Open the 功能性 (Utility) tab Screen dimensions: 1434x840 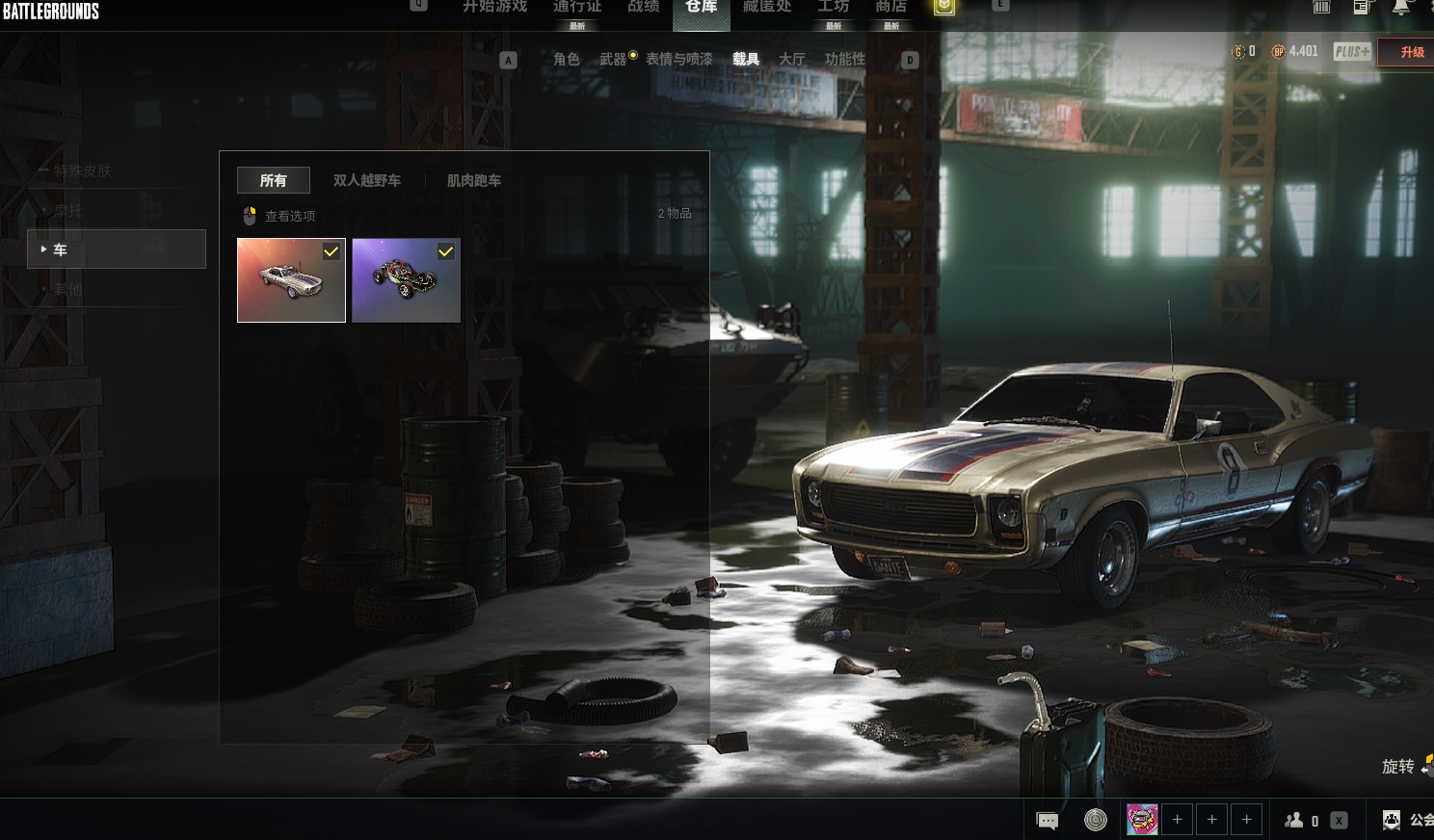tap(844, 60)
